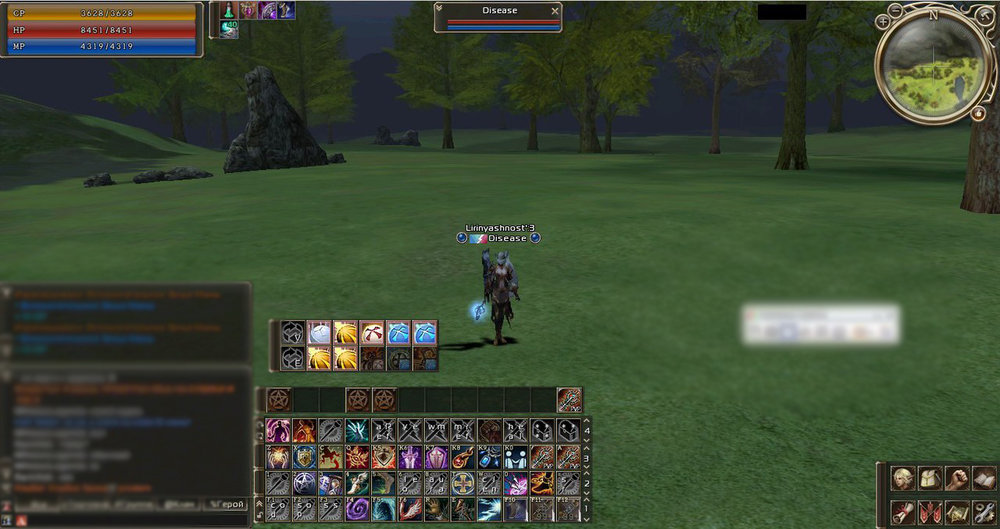Viewport: 1000px width, 529px height.
Task: Use the red wing skill on F6
Action: pos(409,510)
